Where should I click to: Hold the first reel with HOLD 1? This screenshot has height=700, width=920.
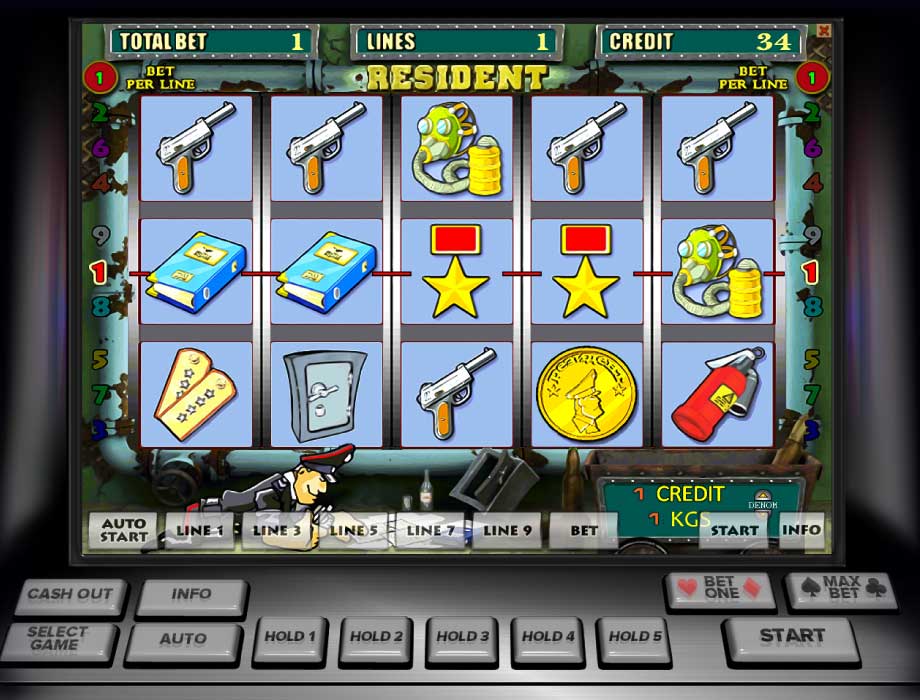coord(290,637)
